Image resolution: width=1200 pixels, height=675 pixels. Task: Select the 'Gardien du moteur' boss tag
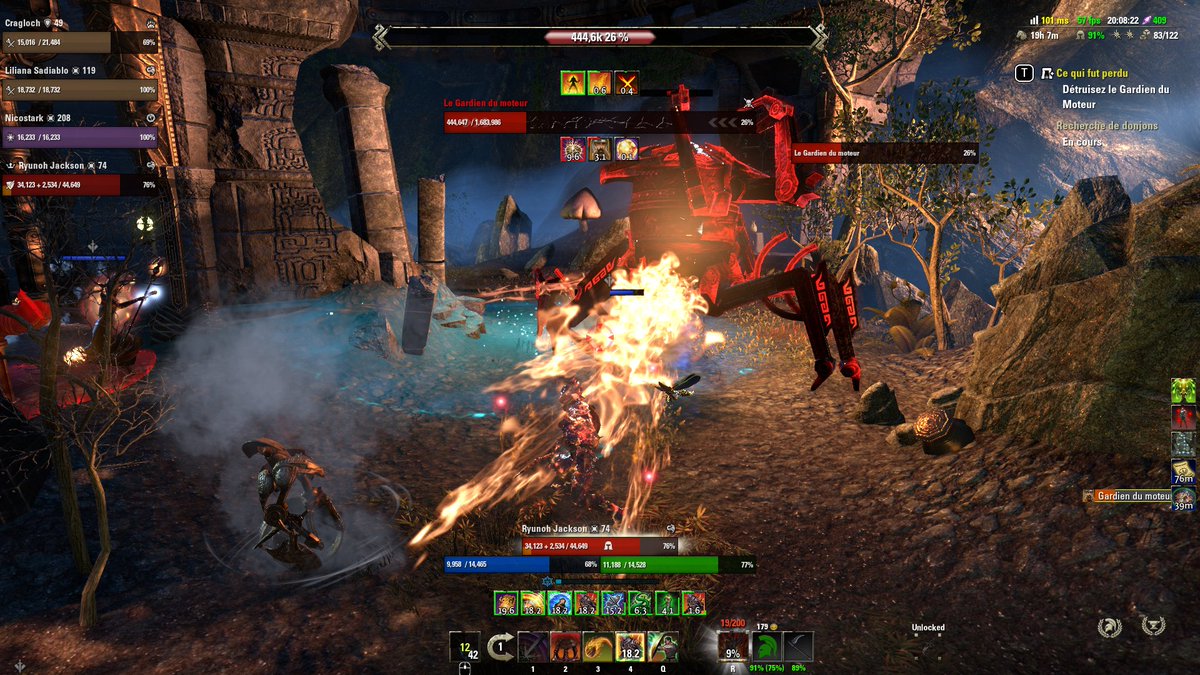pos(1132,496)
